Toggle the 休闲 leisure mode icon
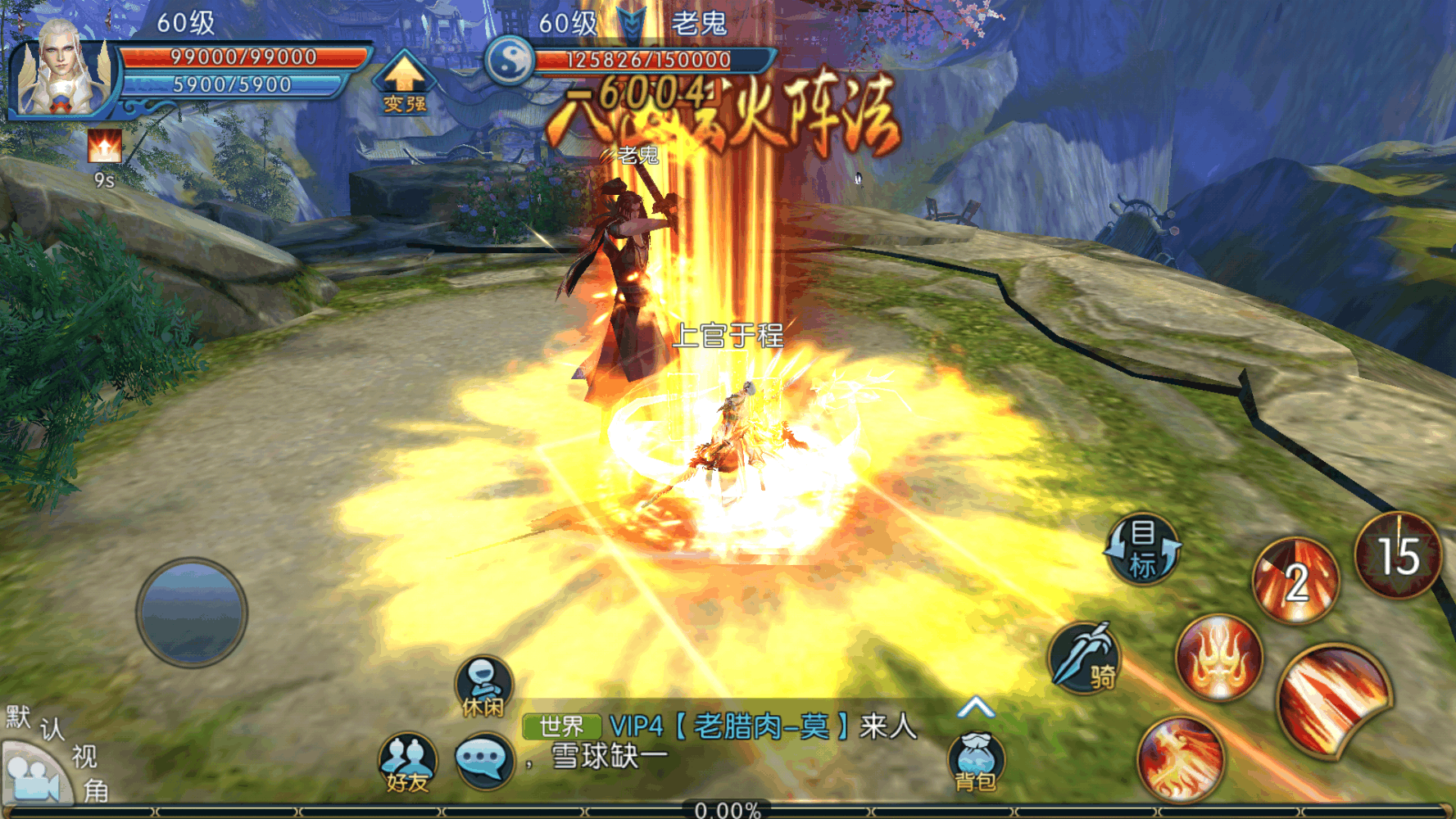 483,686
